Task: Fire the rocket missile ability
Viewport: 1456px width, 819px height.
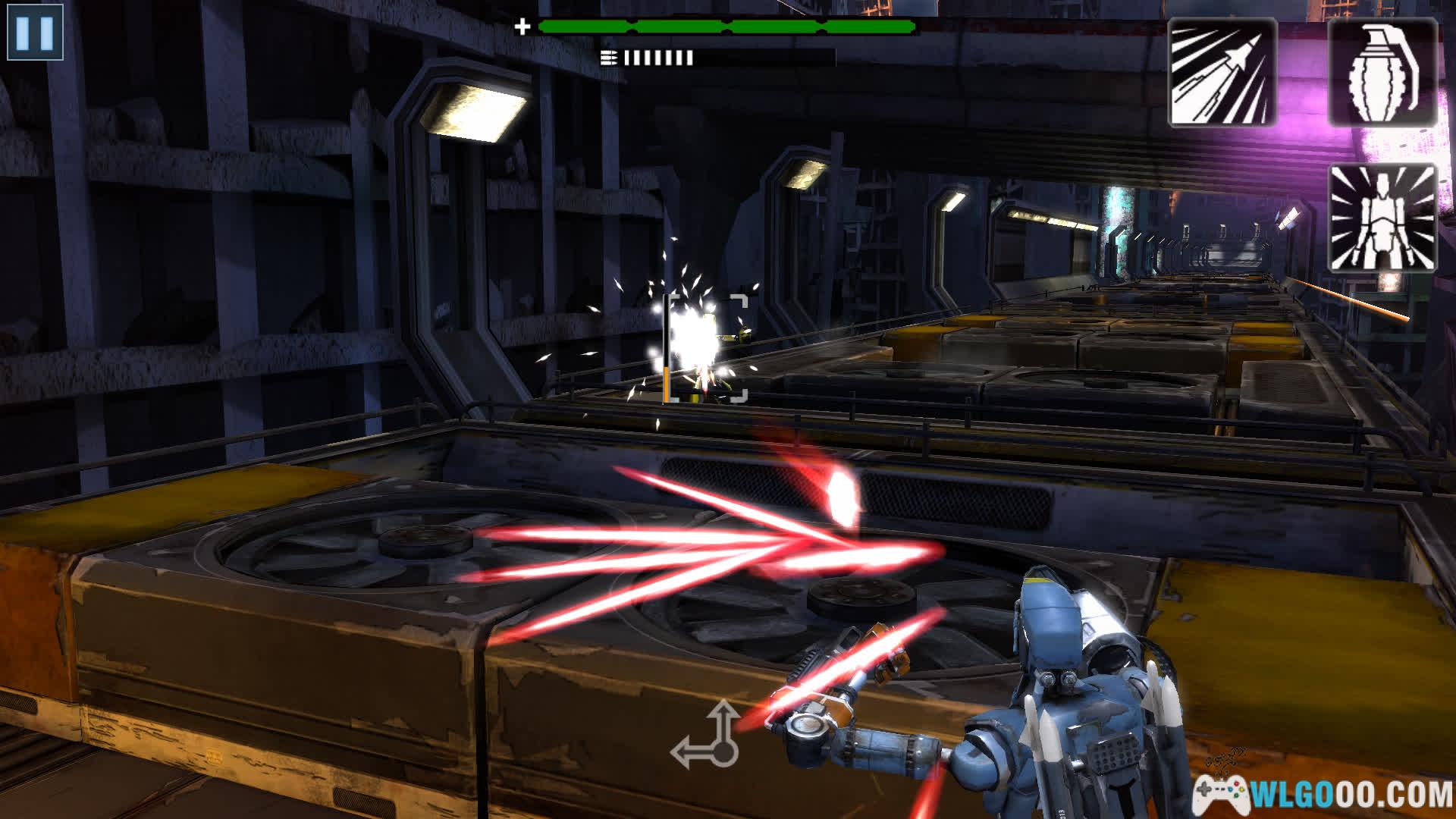Action: pyautogui.click(x=1222, y=74)
